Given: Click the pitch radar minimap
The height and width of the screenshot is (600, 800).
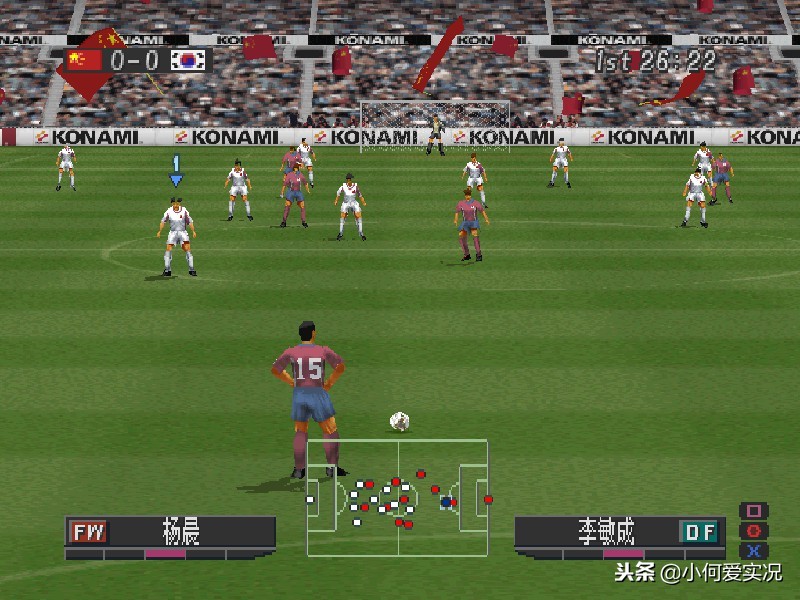Looking at the screenshot, I should tap(397, 497).
